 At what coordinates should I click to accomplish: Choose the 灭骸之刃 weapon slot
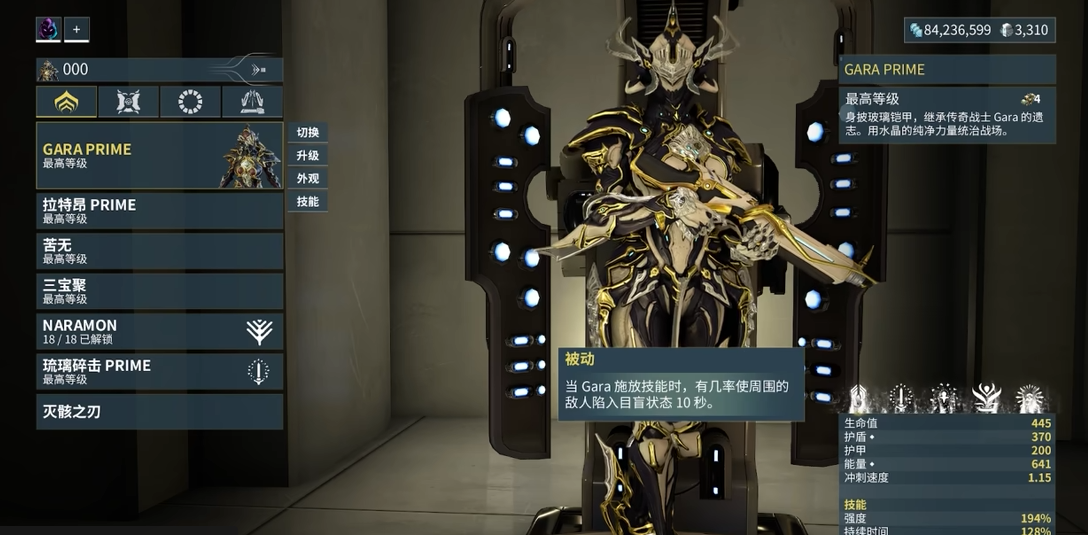(159, 411)
